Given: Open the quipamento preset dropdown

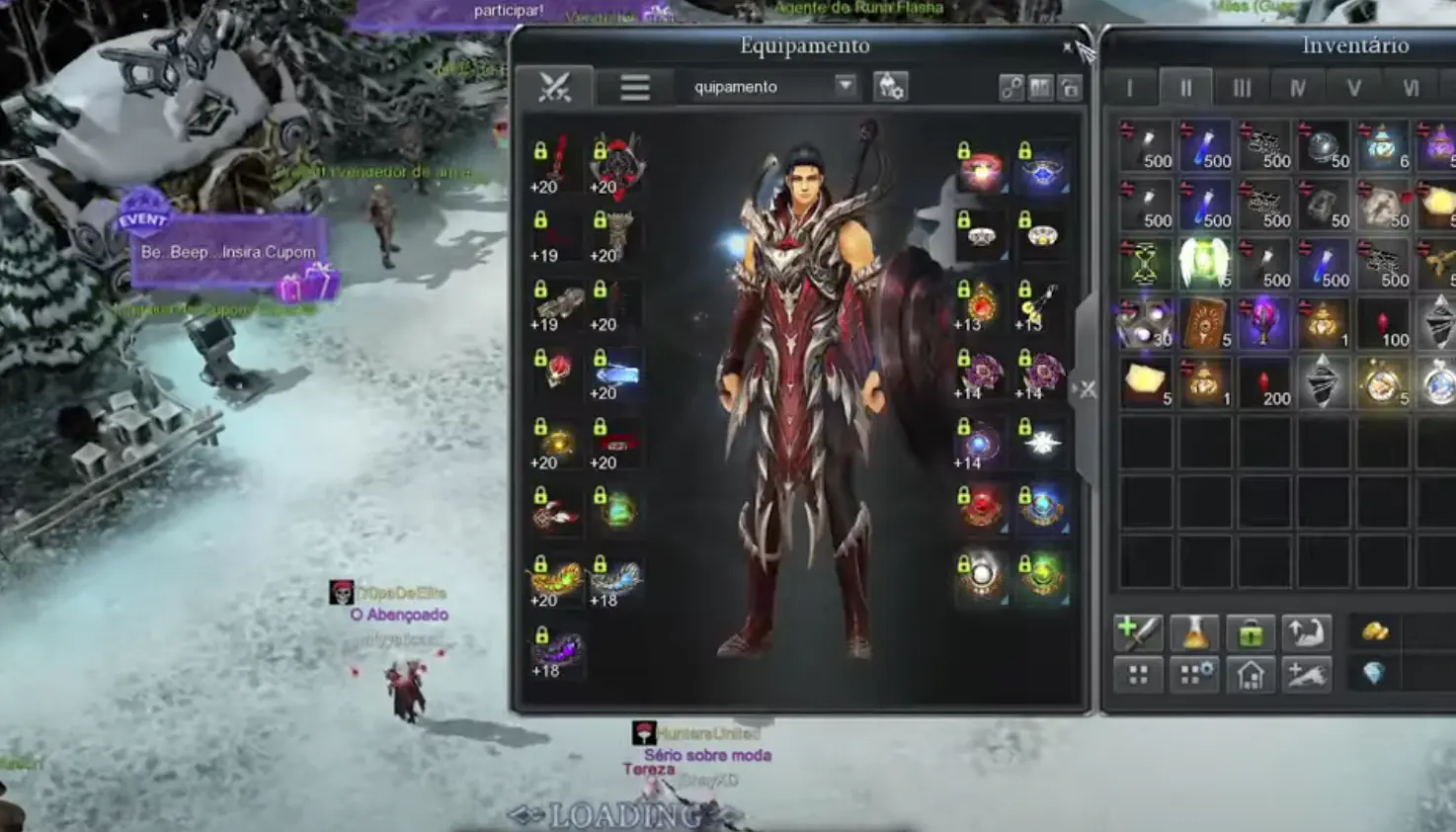Looking at the screenshot, I should [845, 87].
